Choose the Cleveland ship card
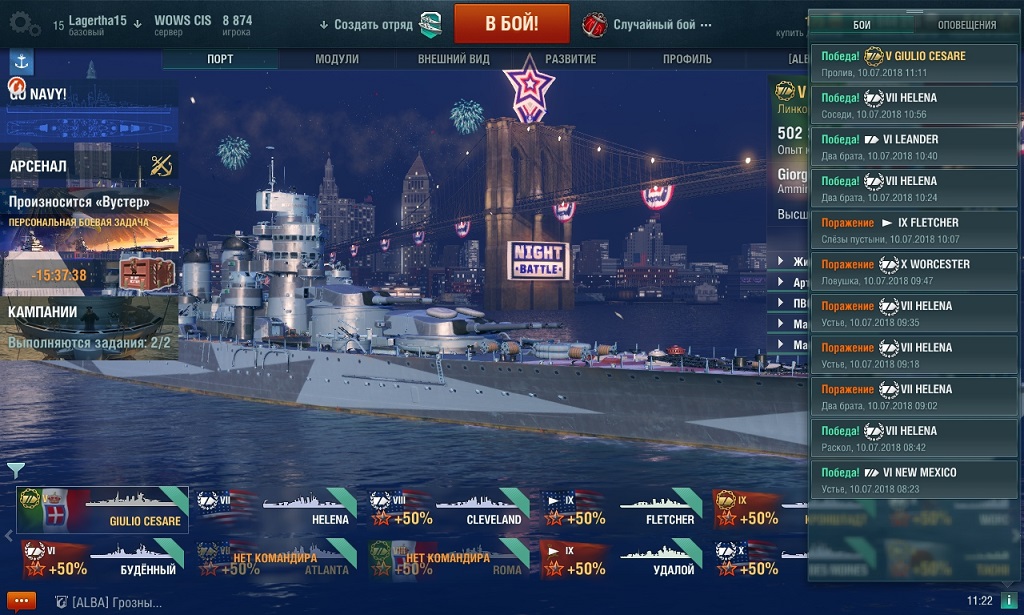Screen dimensions: 1024x615 tap(449, 510)
